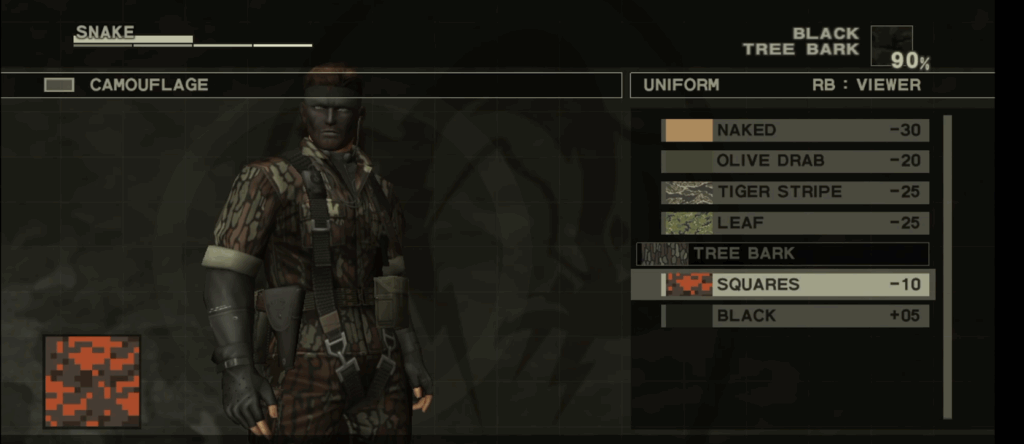
Task: Pick the Tiger Stripe uniform
Action: (x=795, y=192)
